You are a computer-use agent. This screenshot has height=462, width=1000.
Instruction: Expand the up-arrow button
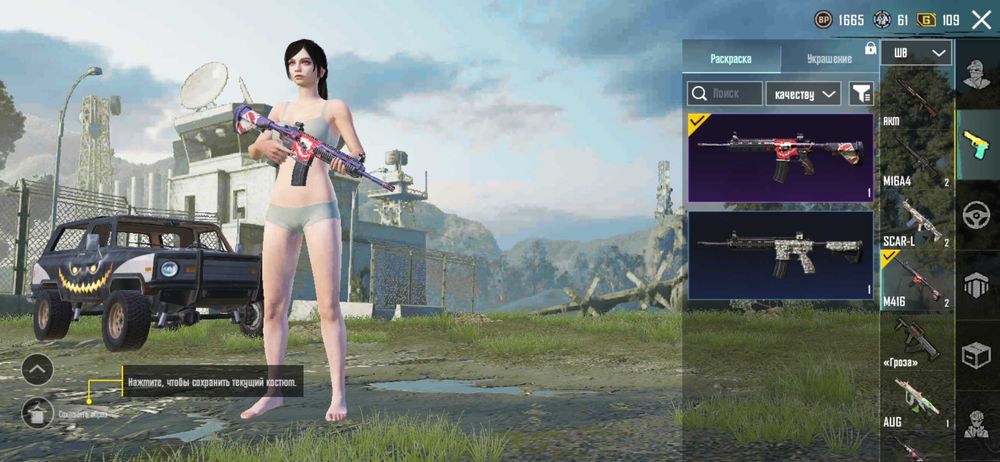point(37,370)
